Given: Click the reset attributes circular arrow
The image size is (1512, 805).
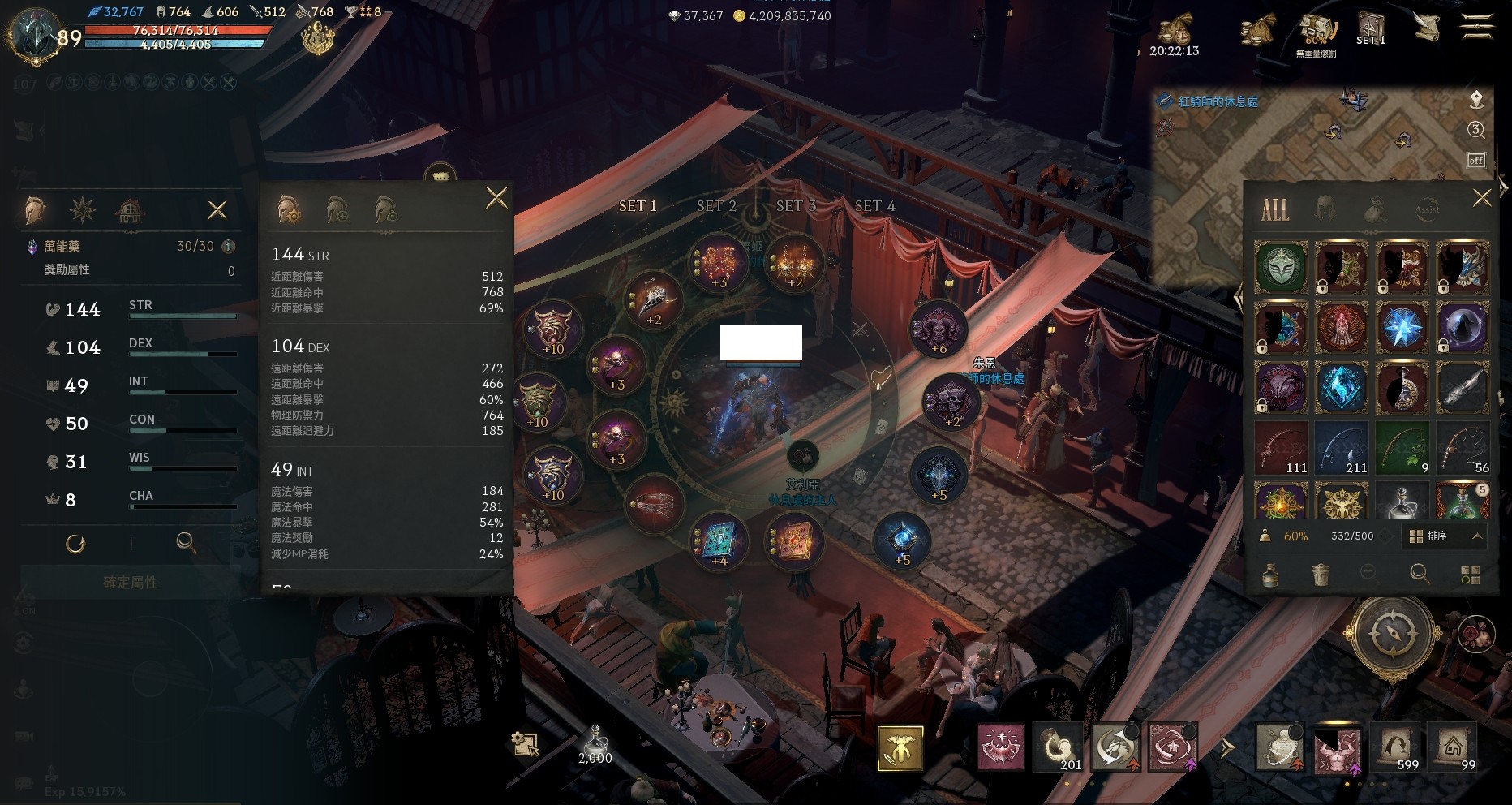Looking at the screenshot, I should [75, 544].
